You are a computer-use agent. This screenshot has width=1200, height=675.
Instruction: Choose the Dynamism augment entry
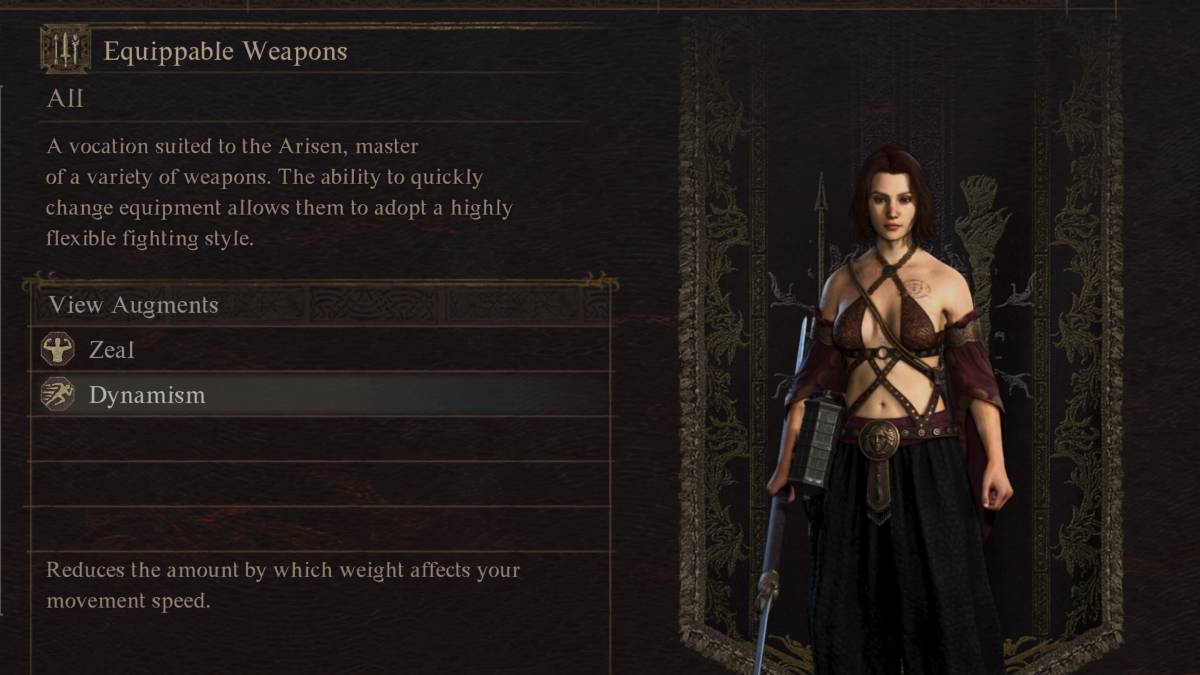(320, 395)
